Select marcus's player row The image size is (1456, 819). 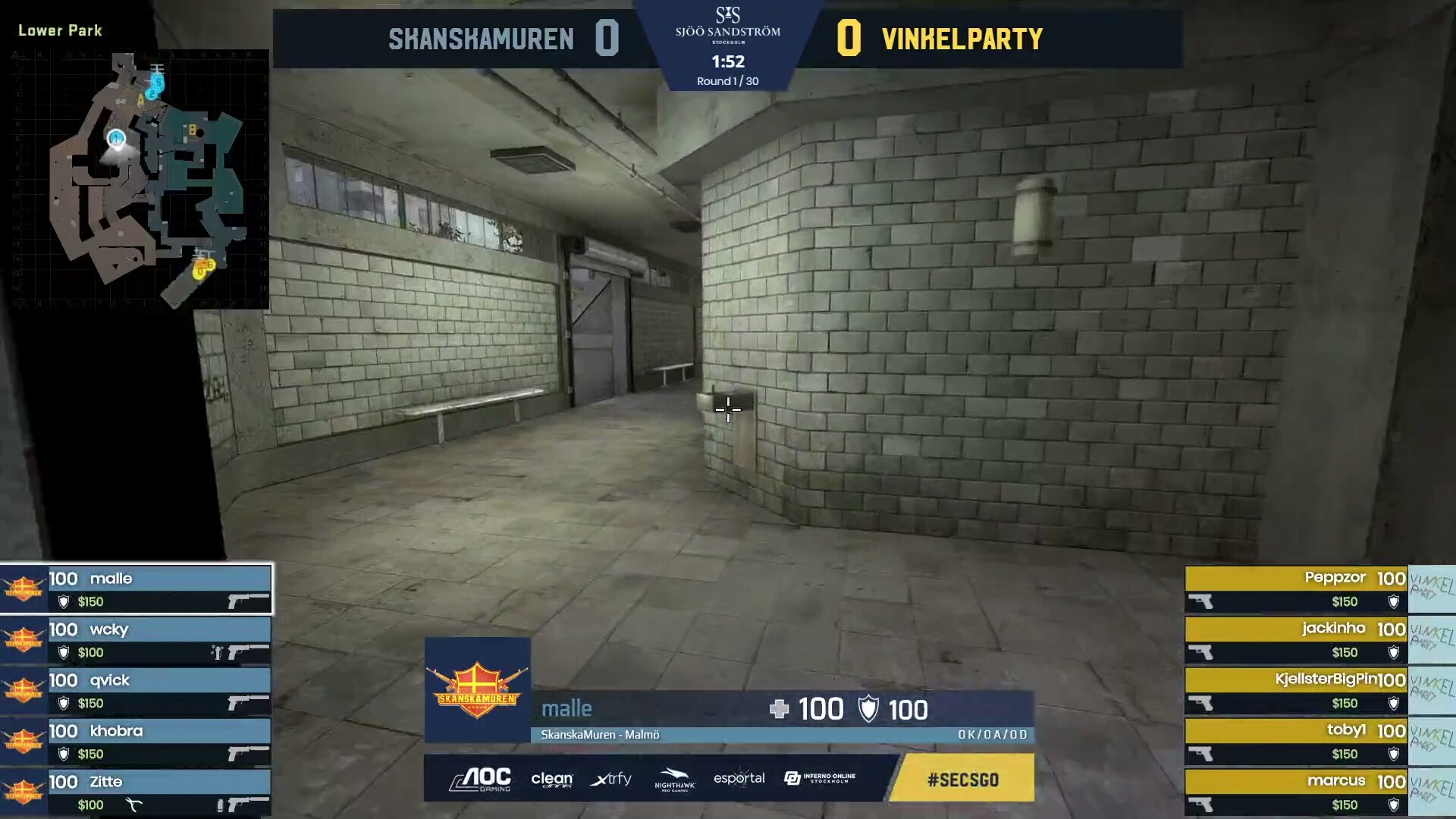[1297, 792]
